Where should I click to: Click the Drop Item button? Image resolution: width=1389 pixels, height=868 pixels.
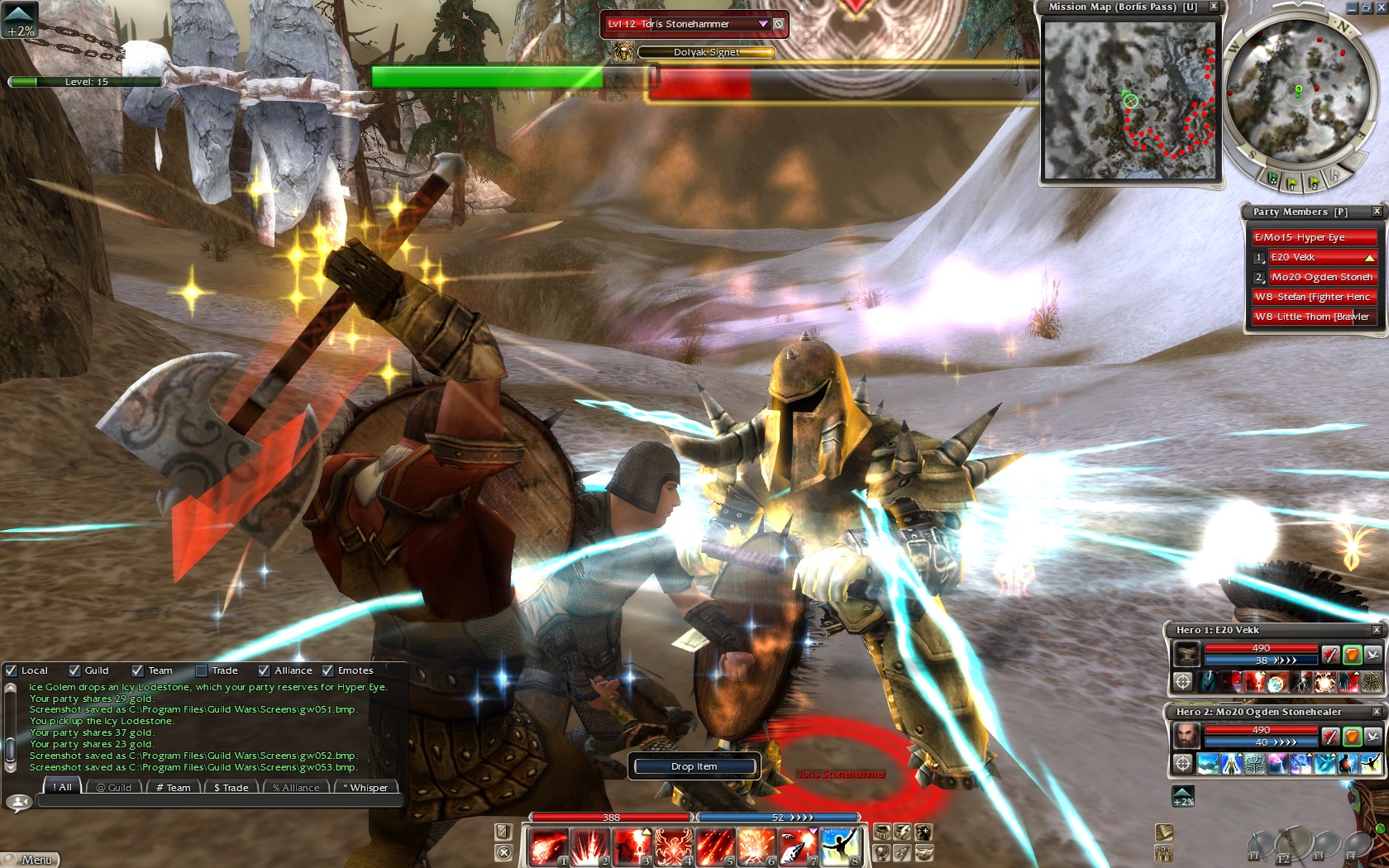(694, 766)
